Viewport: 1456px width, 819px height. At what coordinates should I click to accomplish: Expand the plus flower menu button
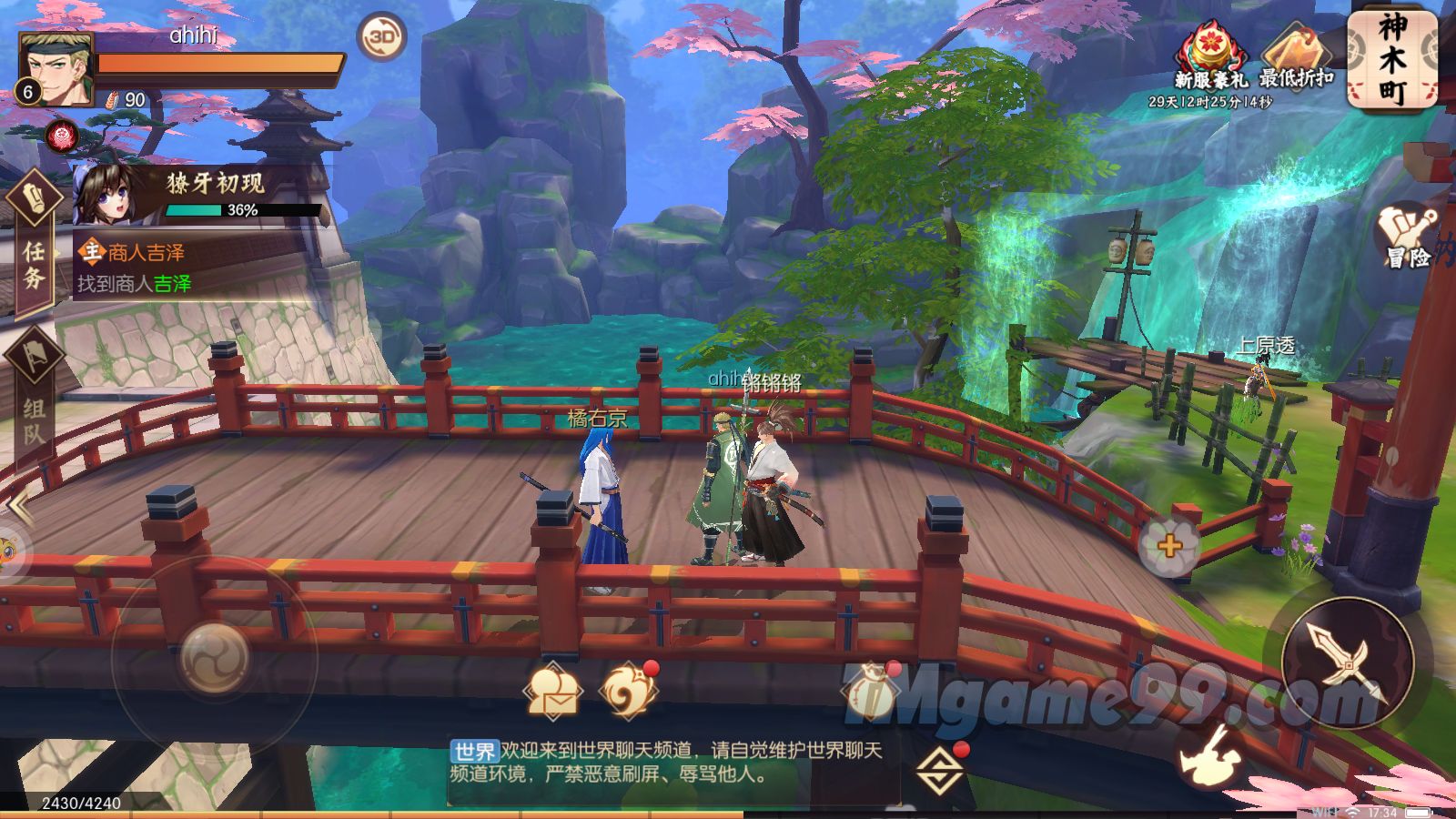point(1169,546)
